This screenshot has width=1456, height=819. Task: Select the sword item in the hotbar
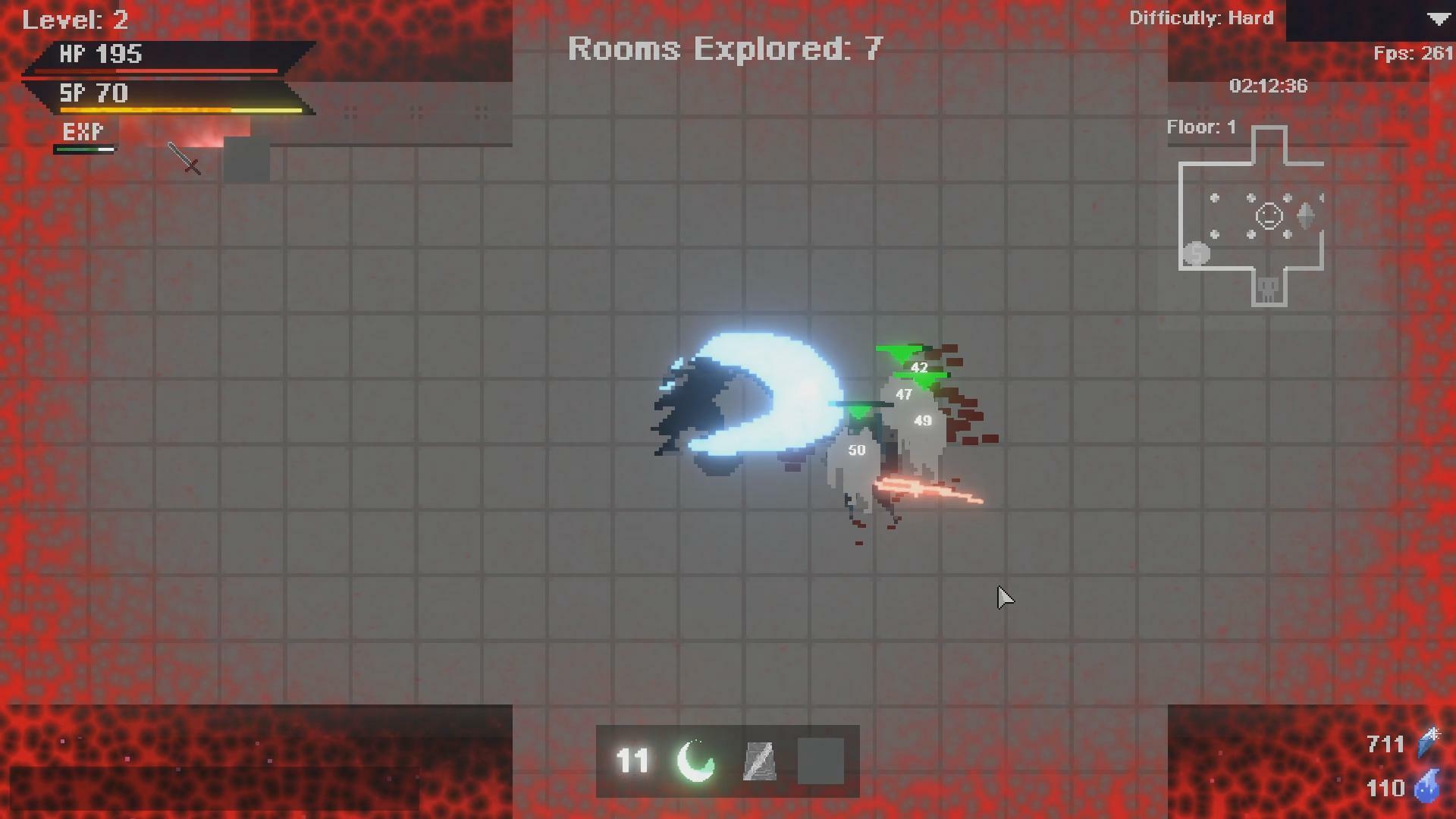(760, 761)
